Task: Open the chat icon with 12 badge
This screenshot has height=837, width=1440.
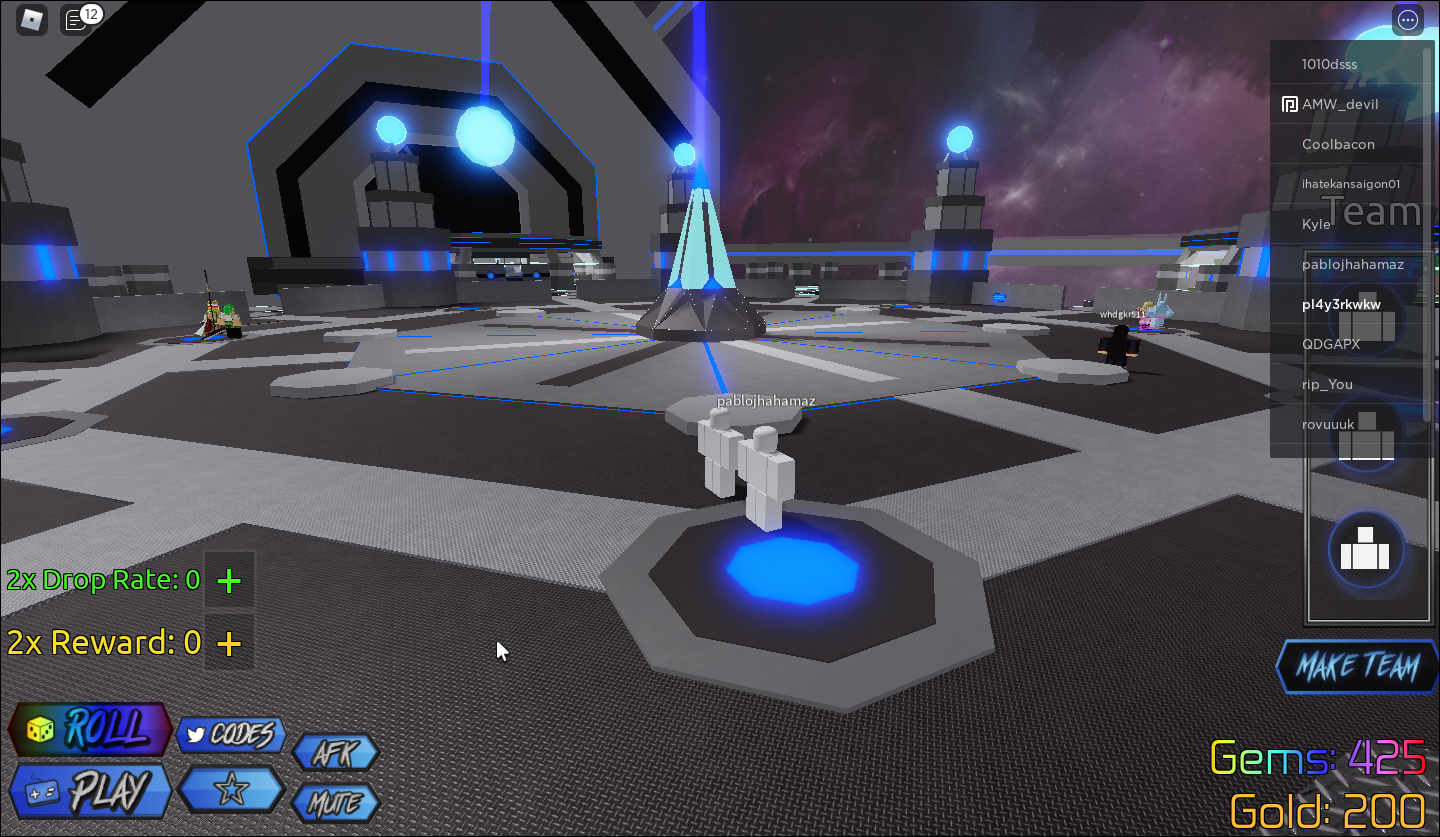Action: (76, 20)
